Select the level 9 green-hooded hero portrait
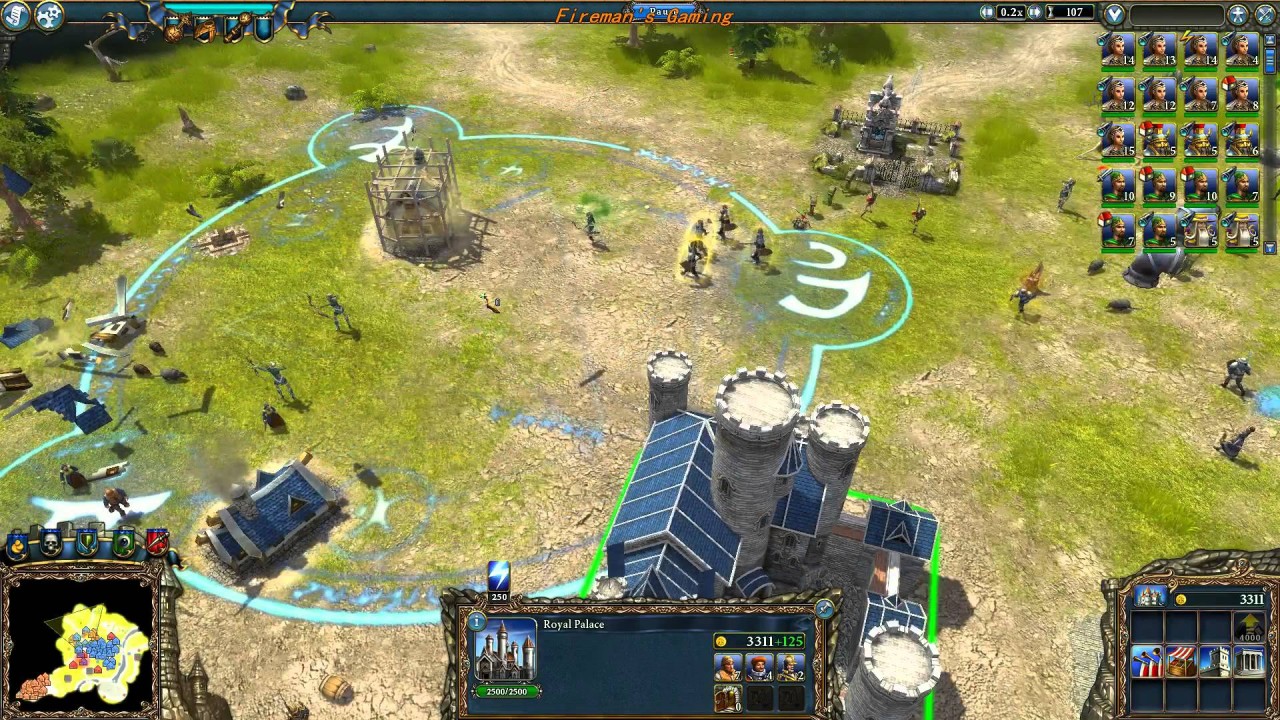This screenshot has height=720, width=1280. coord(1159,185)
